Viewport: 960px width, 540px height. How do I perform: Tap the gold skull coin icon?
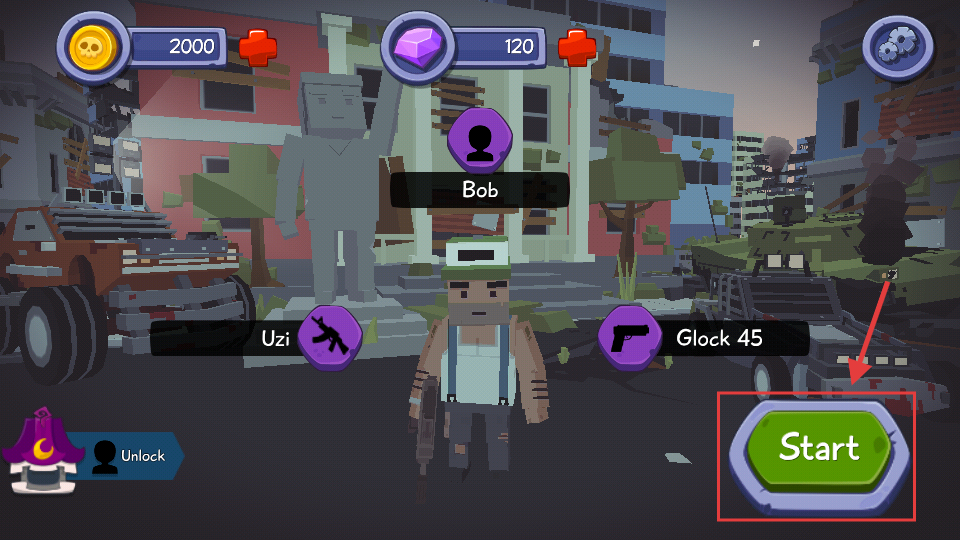pos(94,47)
